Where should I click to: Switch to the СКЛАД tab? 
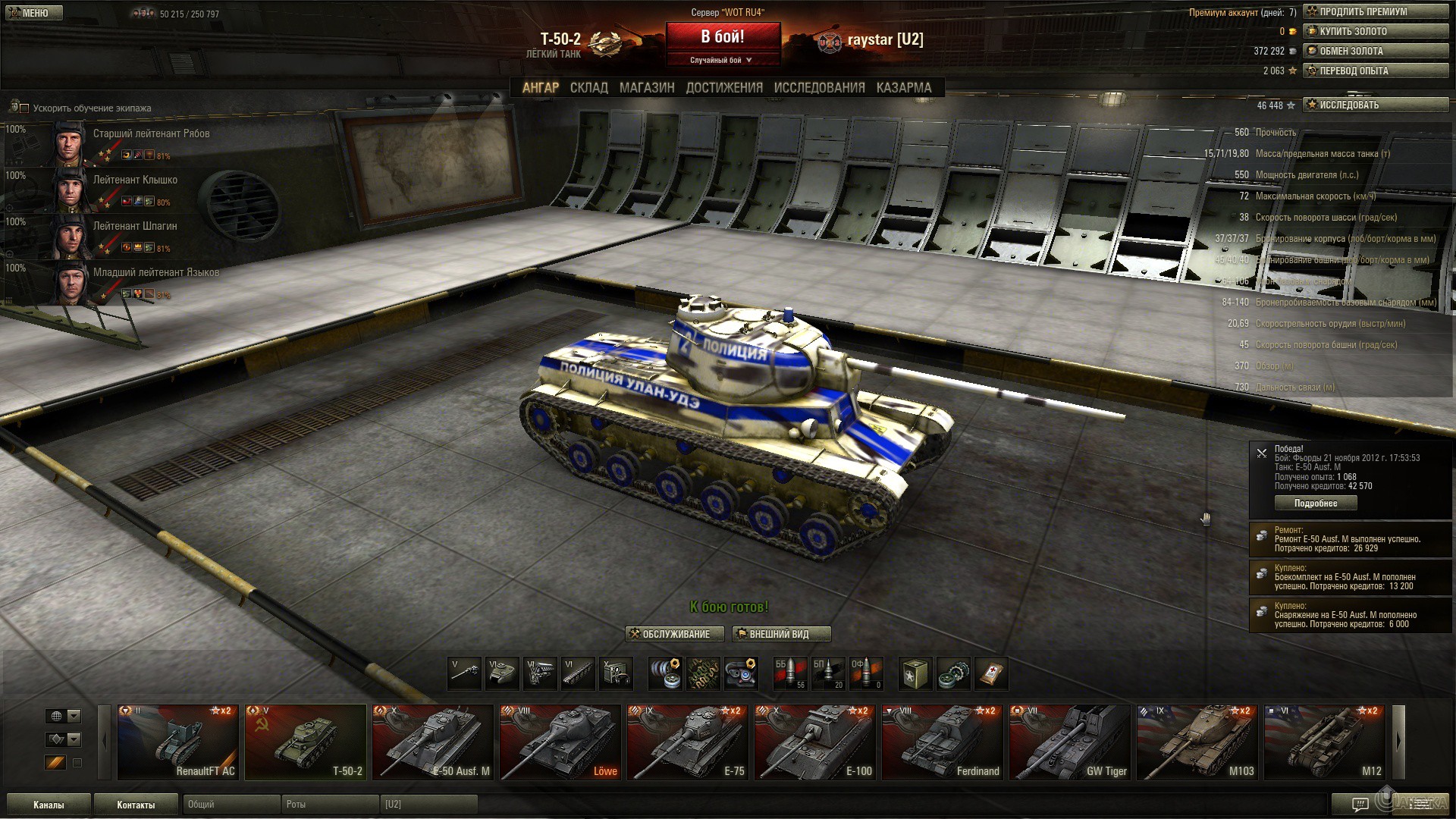click(x=588, y=88)
